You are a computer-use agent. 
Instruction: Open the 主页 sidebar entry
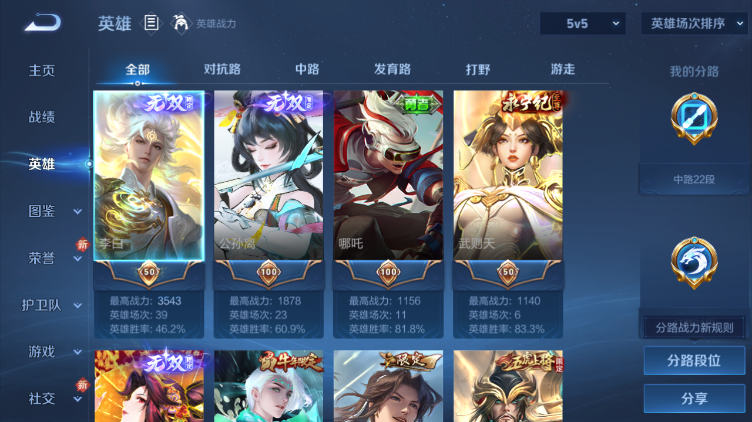[x=42, y=70]
